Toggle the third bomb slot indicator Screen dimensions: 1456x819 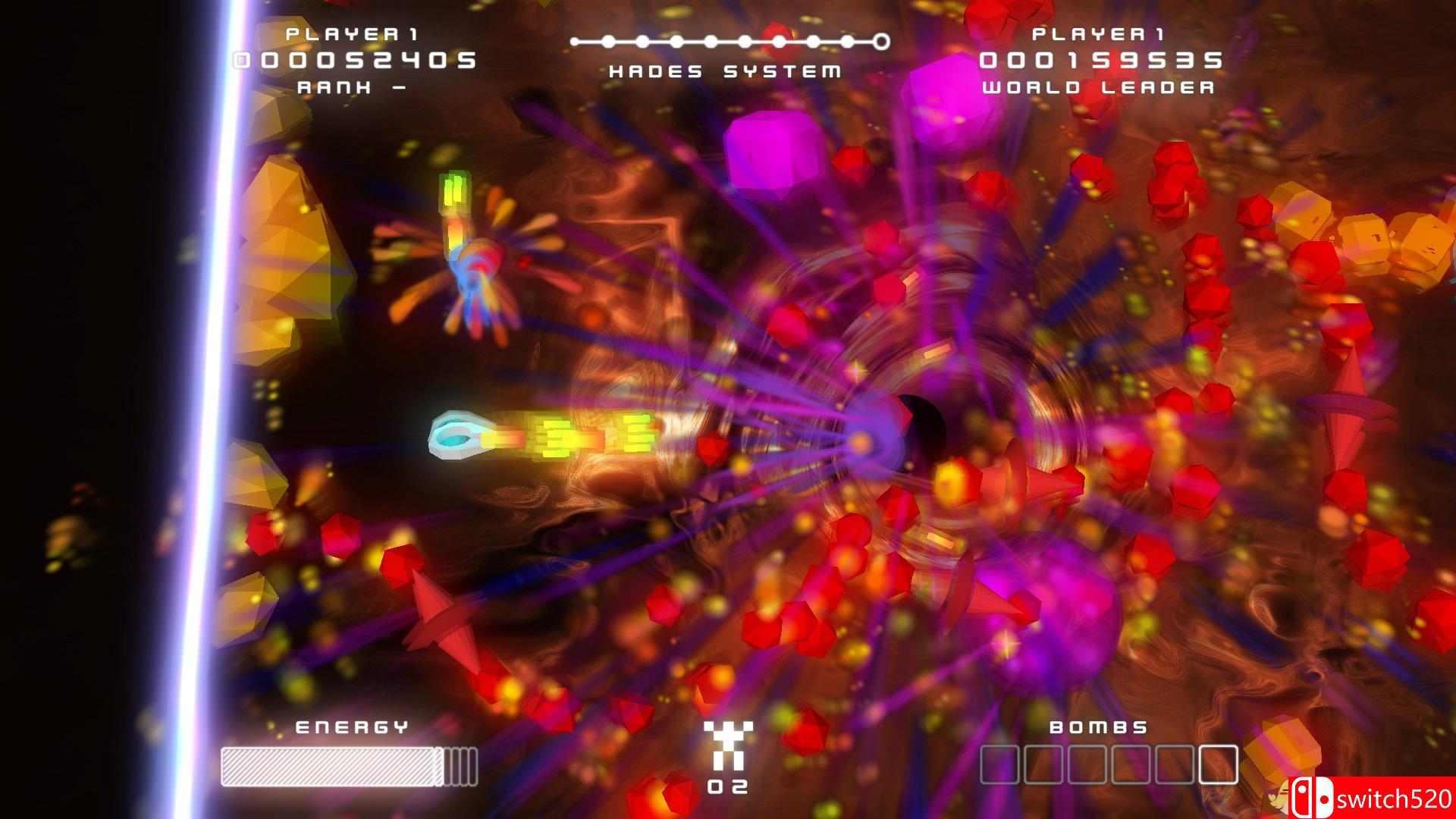(x=1086, y=764)
